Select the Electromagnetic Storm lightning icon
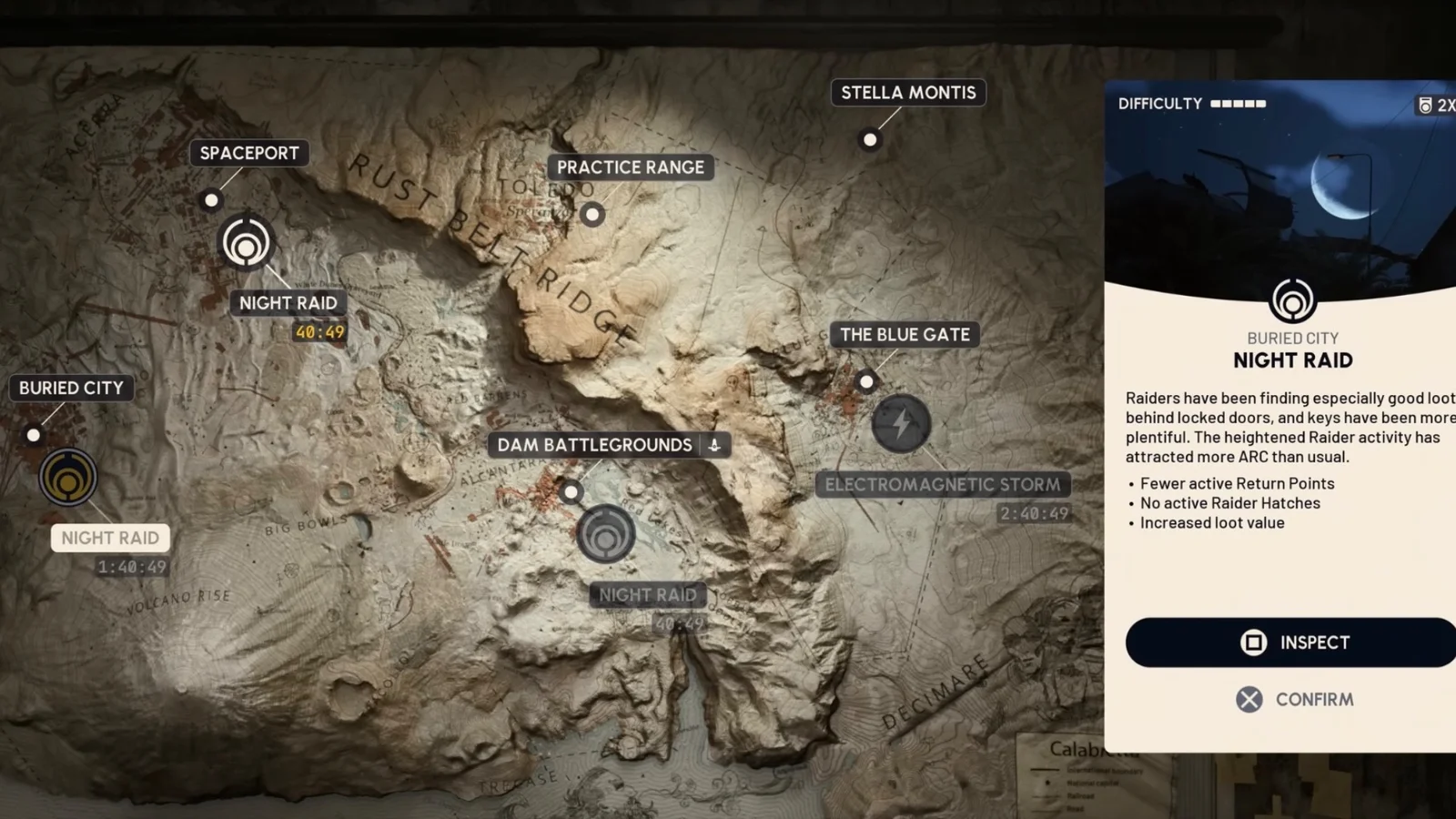Image resolution: width=1456 pixels, height=819 pixels. [x=901, y=423]
